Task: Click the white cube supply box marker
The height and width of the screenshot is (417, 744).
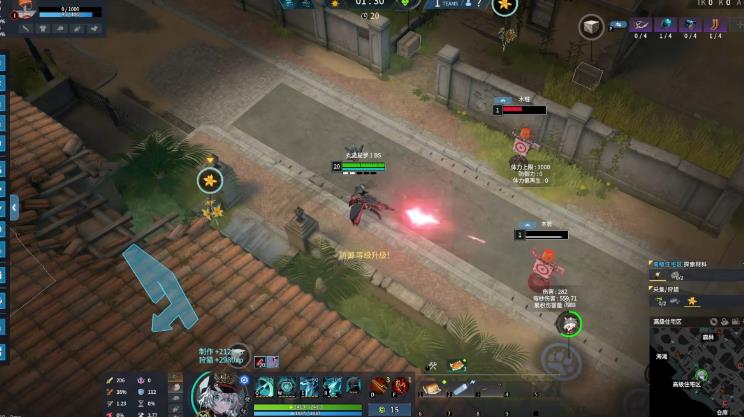Action: click(x=590, y=27)
